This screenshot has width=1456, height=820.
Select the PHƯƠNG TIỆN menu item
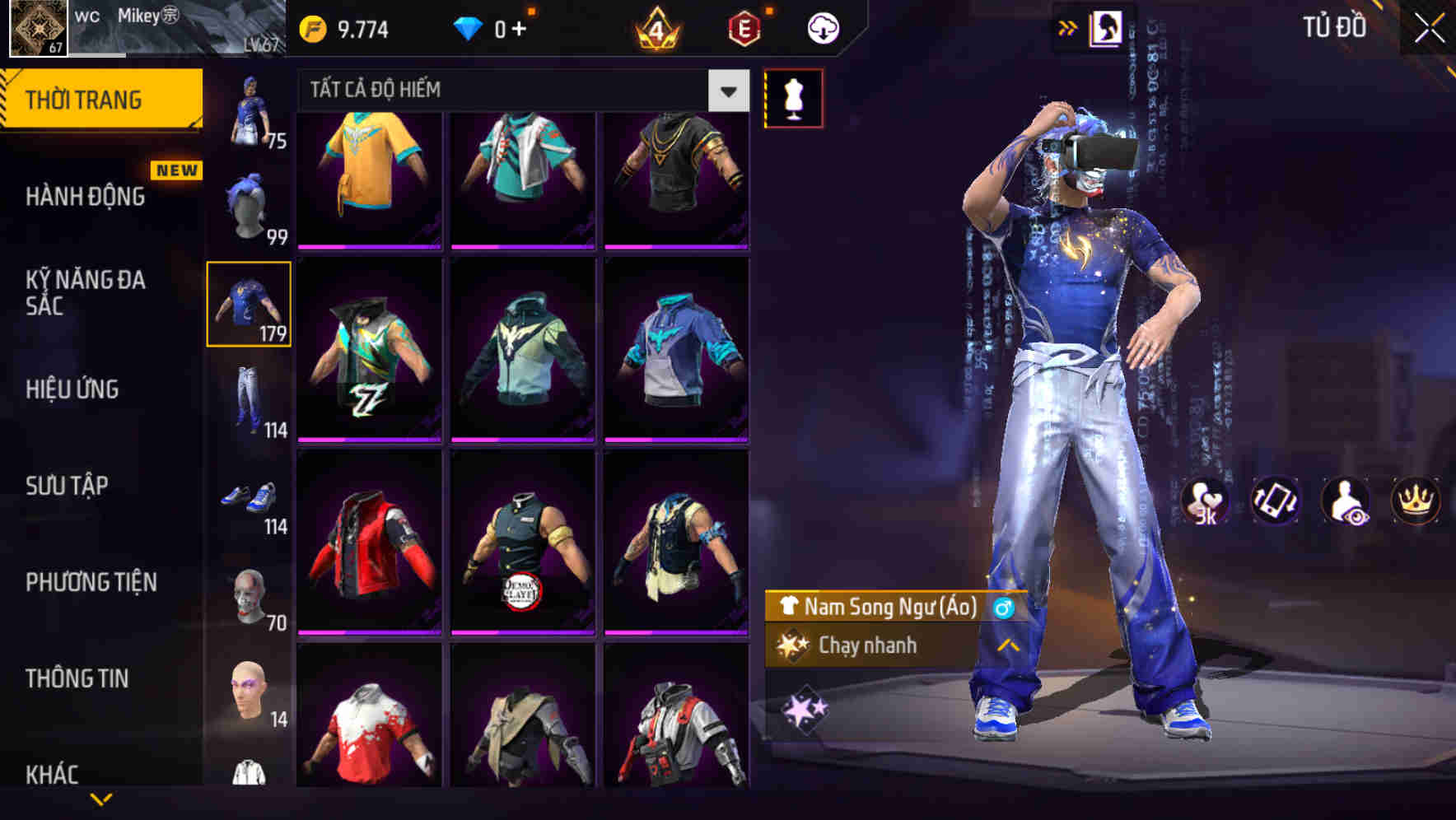91,581
